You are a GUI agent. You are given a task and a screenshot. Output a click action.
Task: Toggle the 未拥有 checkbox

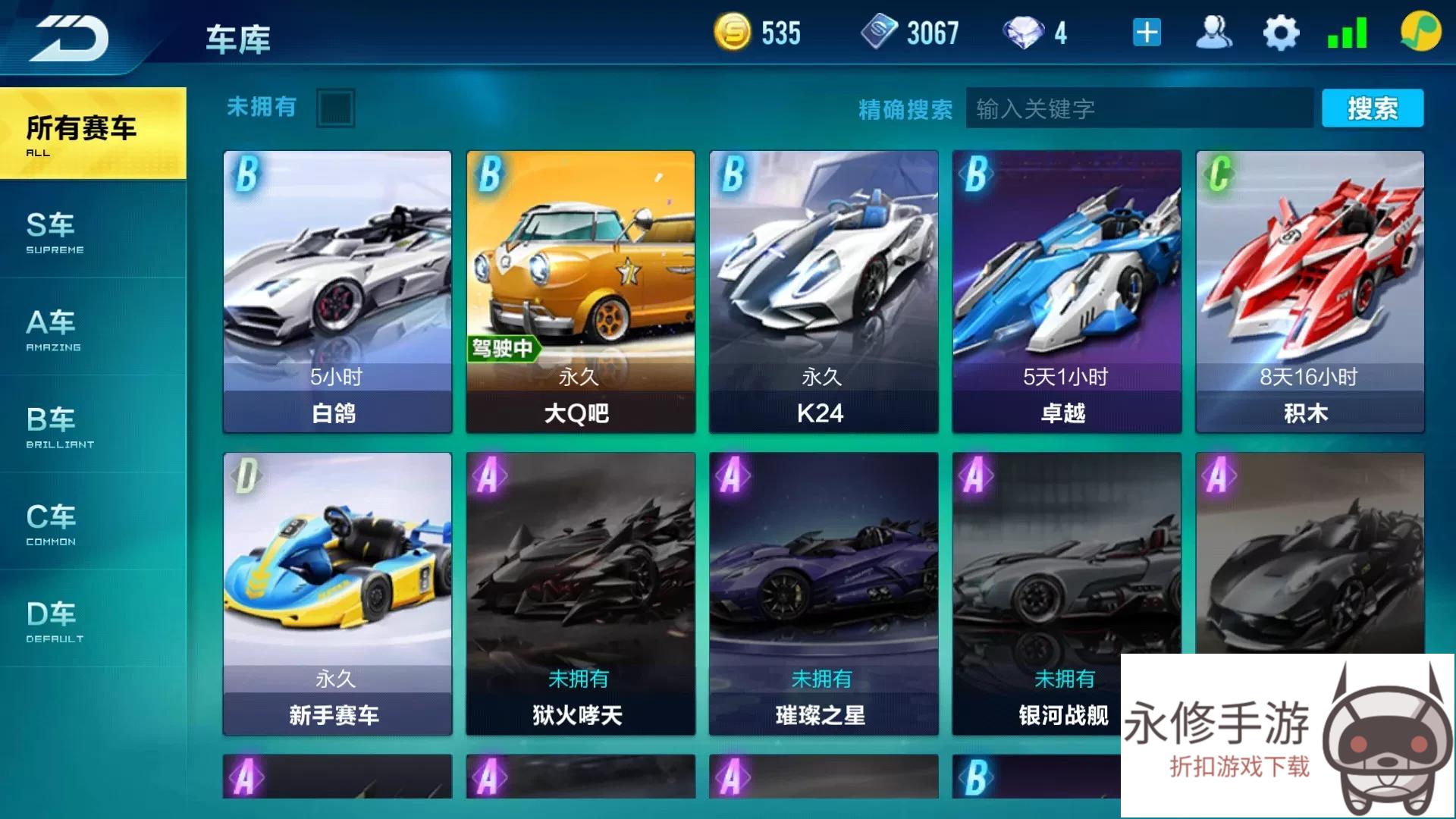coord(335,108)
